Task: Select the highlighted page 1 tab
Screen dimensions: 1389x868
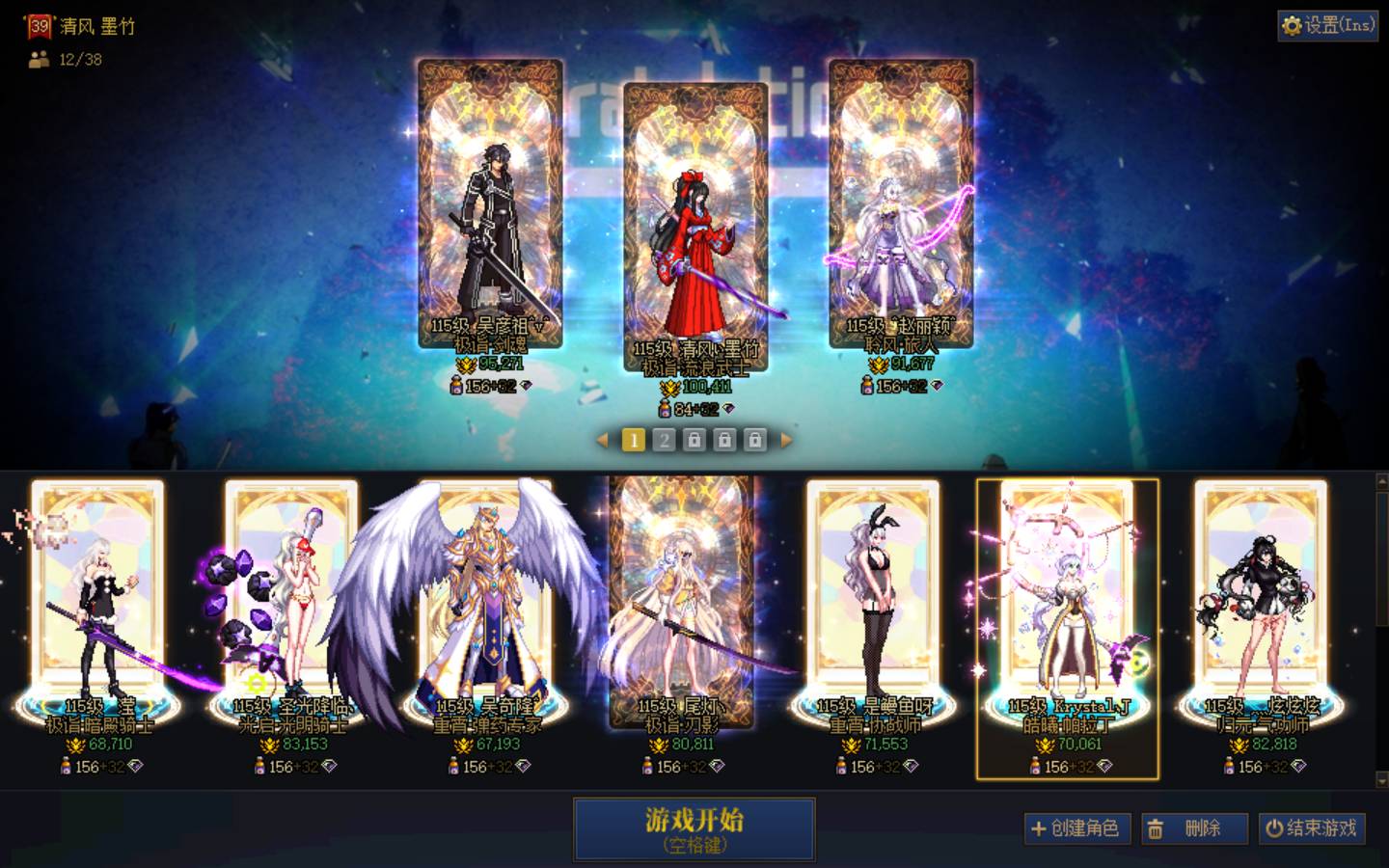Action: pyautogui.click(x=633, y=440)
